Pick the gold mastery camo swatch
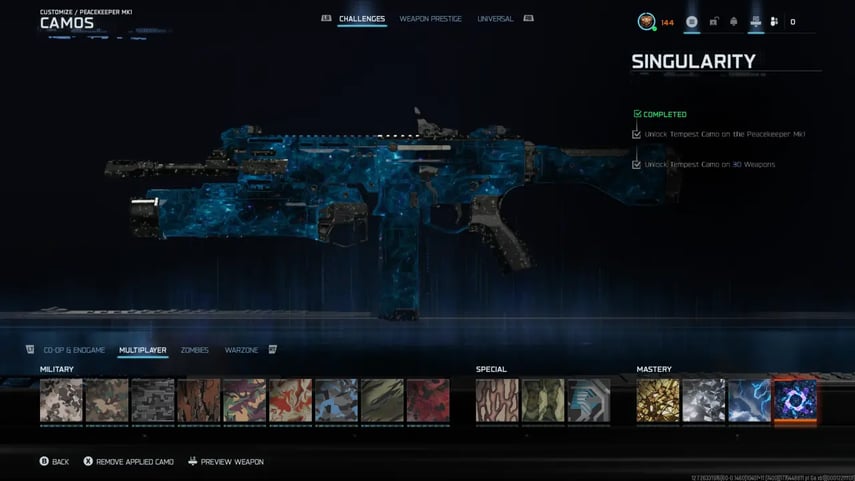The width and height of the screenshot is (855, 481). (x=658, y=400)
